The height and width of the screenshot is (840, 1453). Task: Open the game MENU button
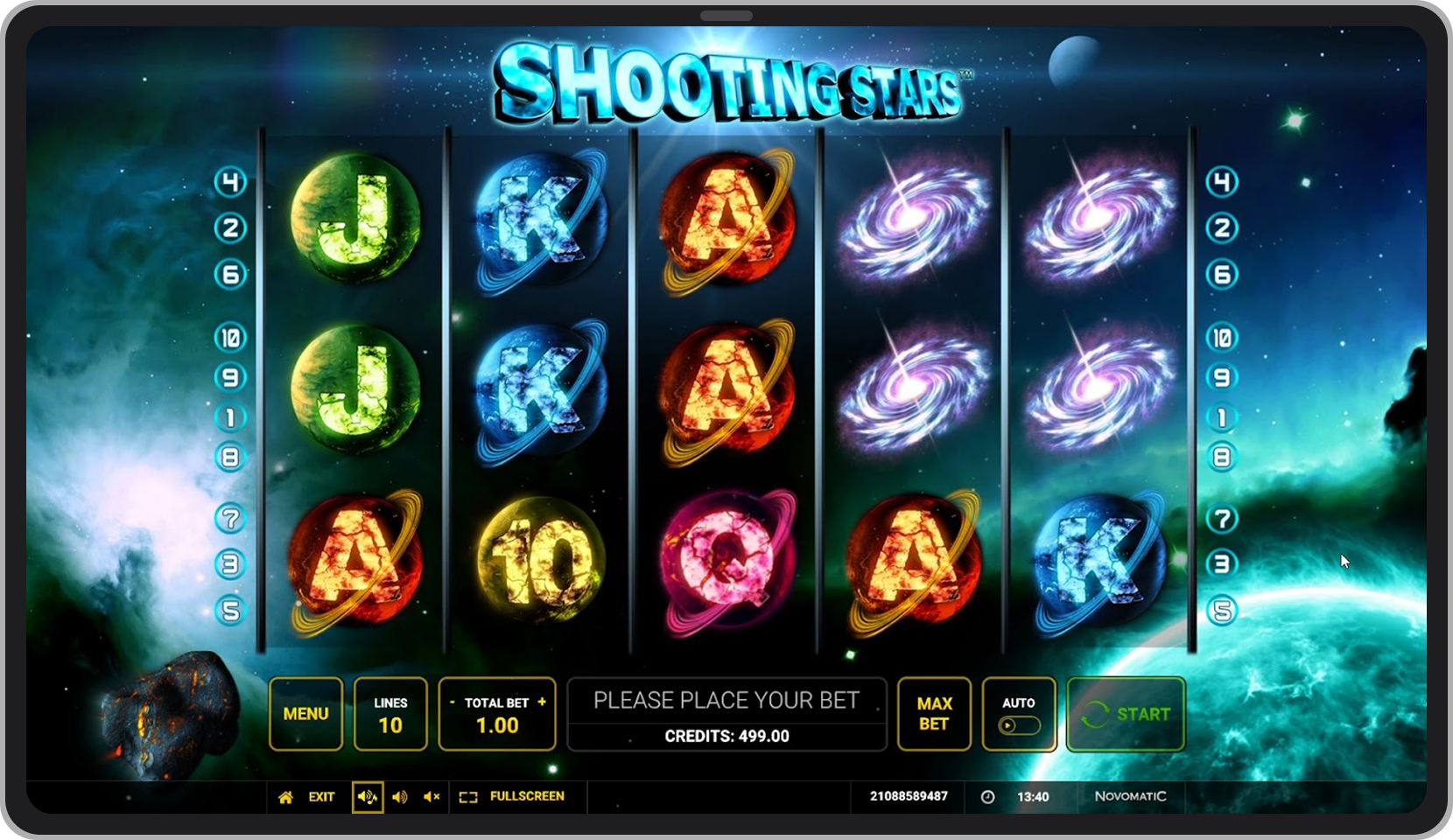(305, 714)
